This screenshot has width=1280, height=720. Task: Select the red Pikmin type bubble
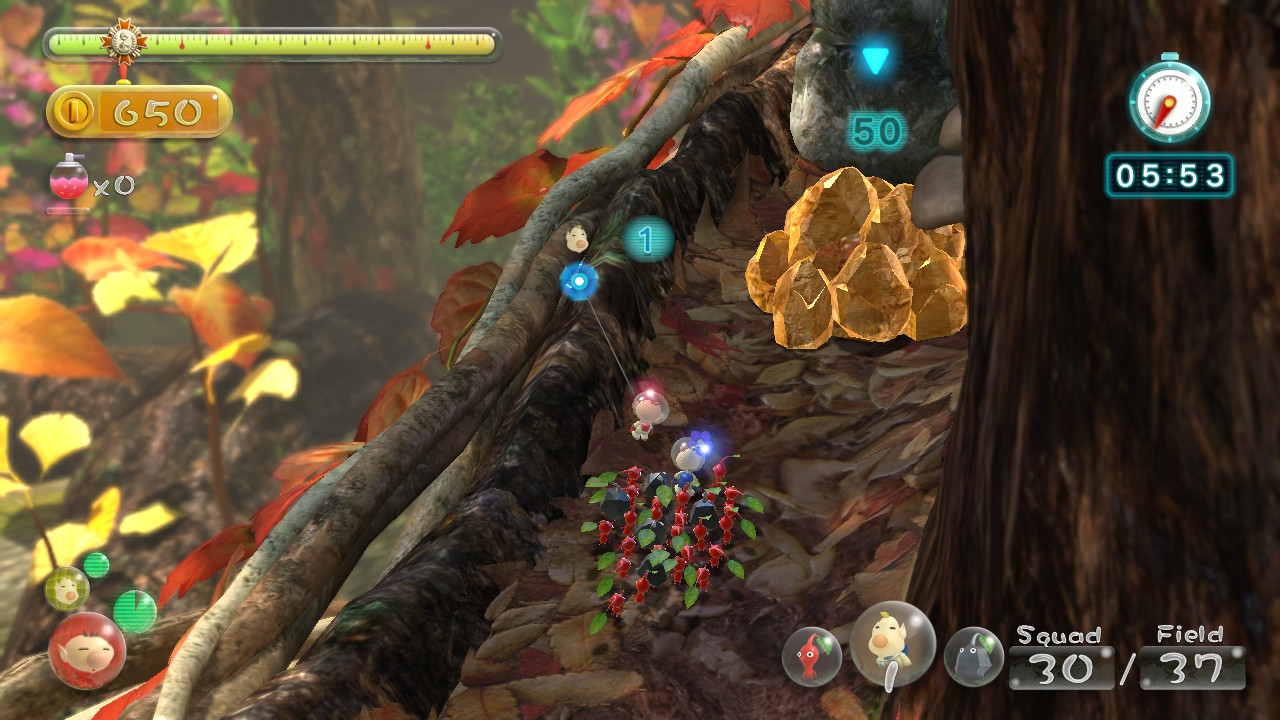coord(811,656)
